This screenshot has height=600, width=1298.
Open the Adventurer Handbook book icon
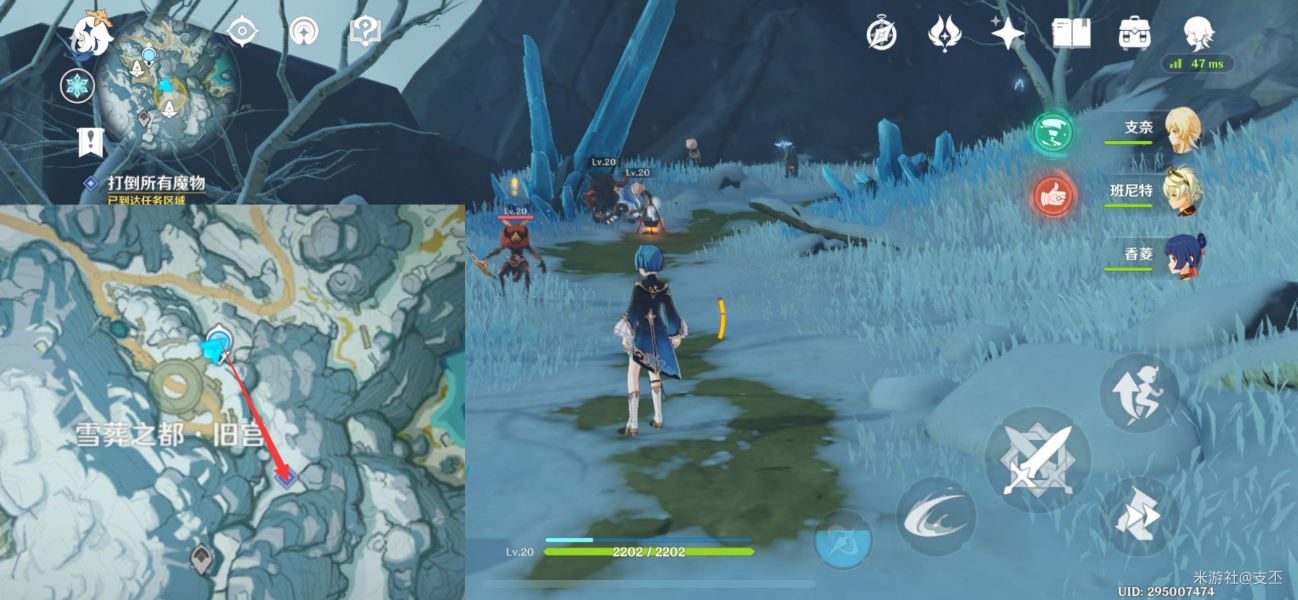[x=1070, y=34]
